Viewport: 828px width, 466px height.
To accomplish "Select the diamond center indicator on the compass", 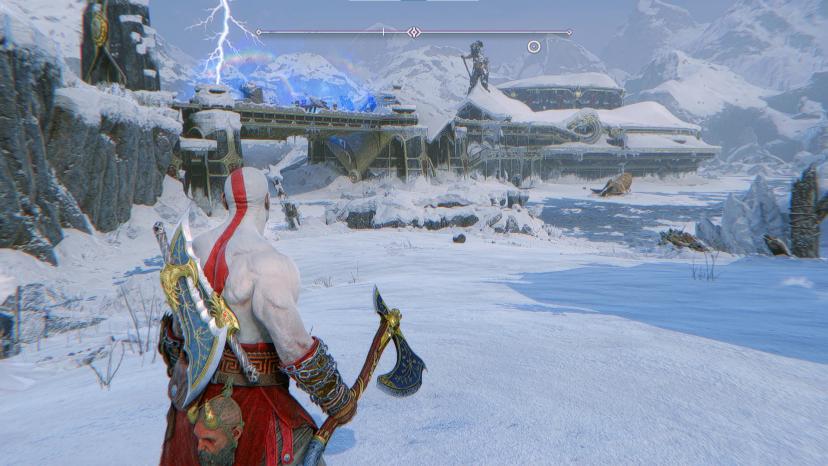I will (414, 32).
